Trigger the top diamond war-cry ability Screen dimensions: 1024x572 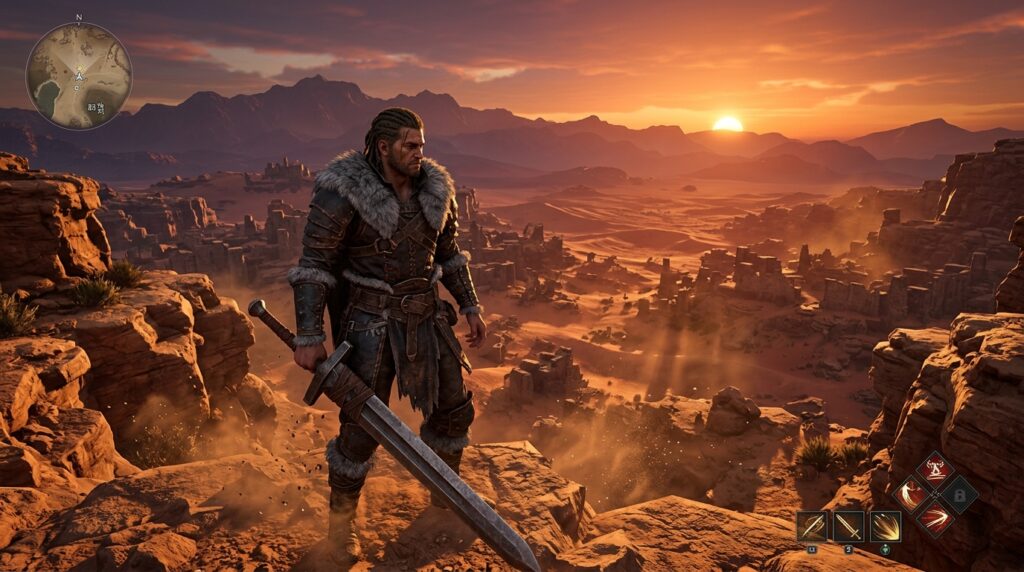[x=935, y=469]
